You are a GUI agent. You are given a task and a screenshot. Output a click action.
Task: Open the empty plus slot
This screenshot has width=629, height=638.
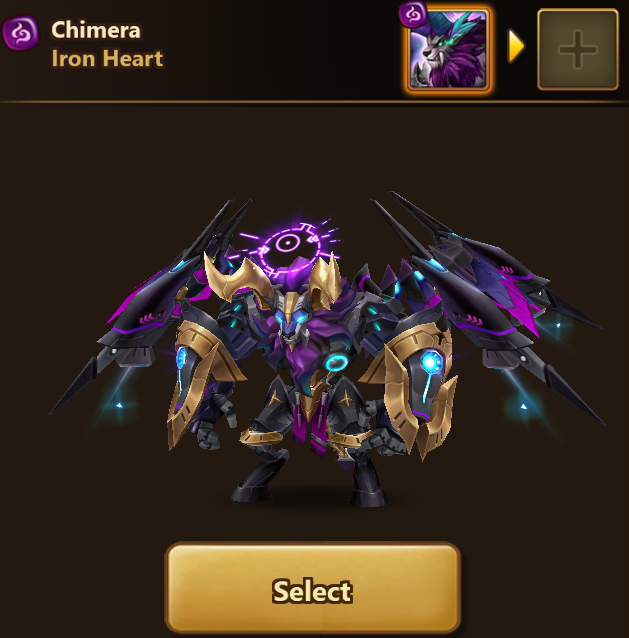(x=577, y=50)
